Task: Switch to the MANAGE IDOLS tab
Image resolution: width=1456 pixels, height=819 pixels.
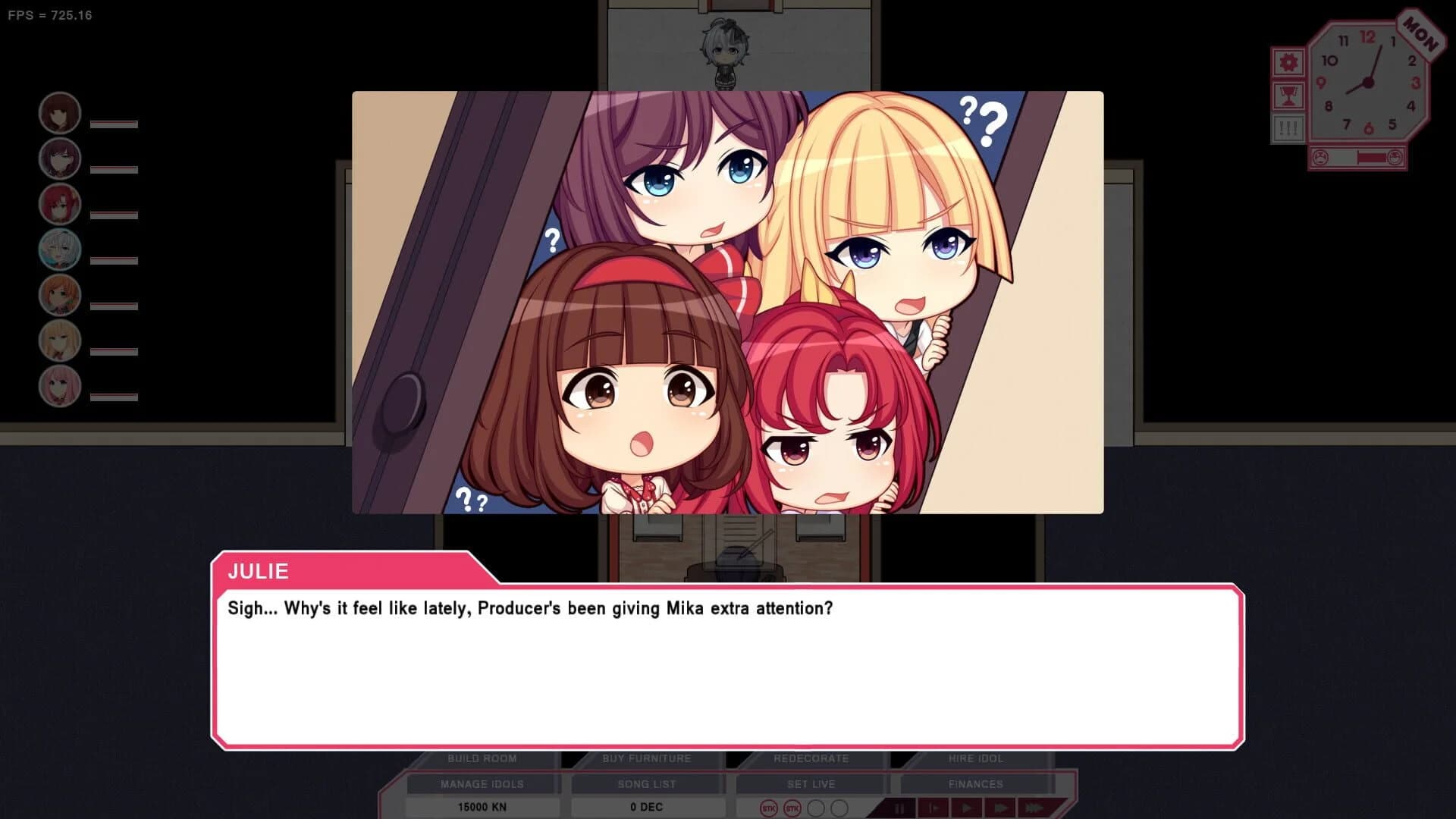Action: coord(482,784)
